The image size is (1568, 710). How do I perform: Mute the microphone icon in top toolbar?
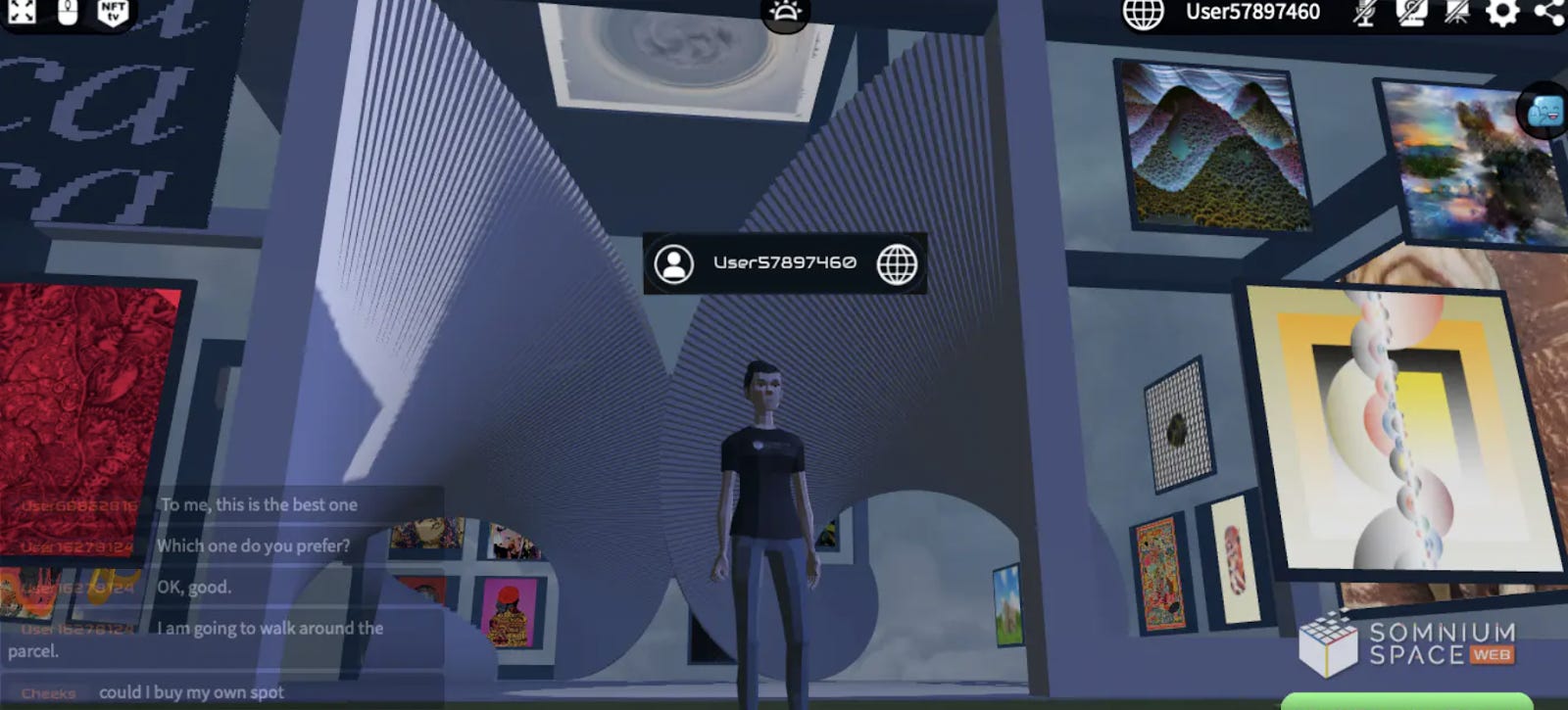tap(1364, 14)
